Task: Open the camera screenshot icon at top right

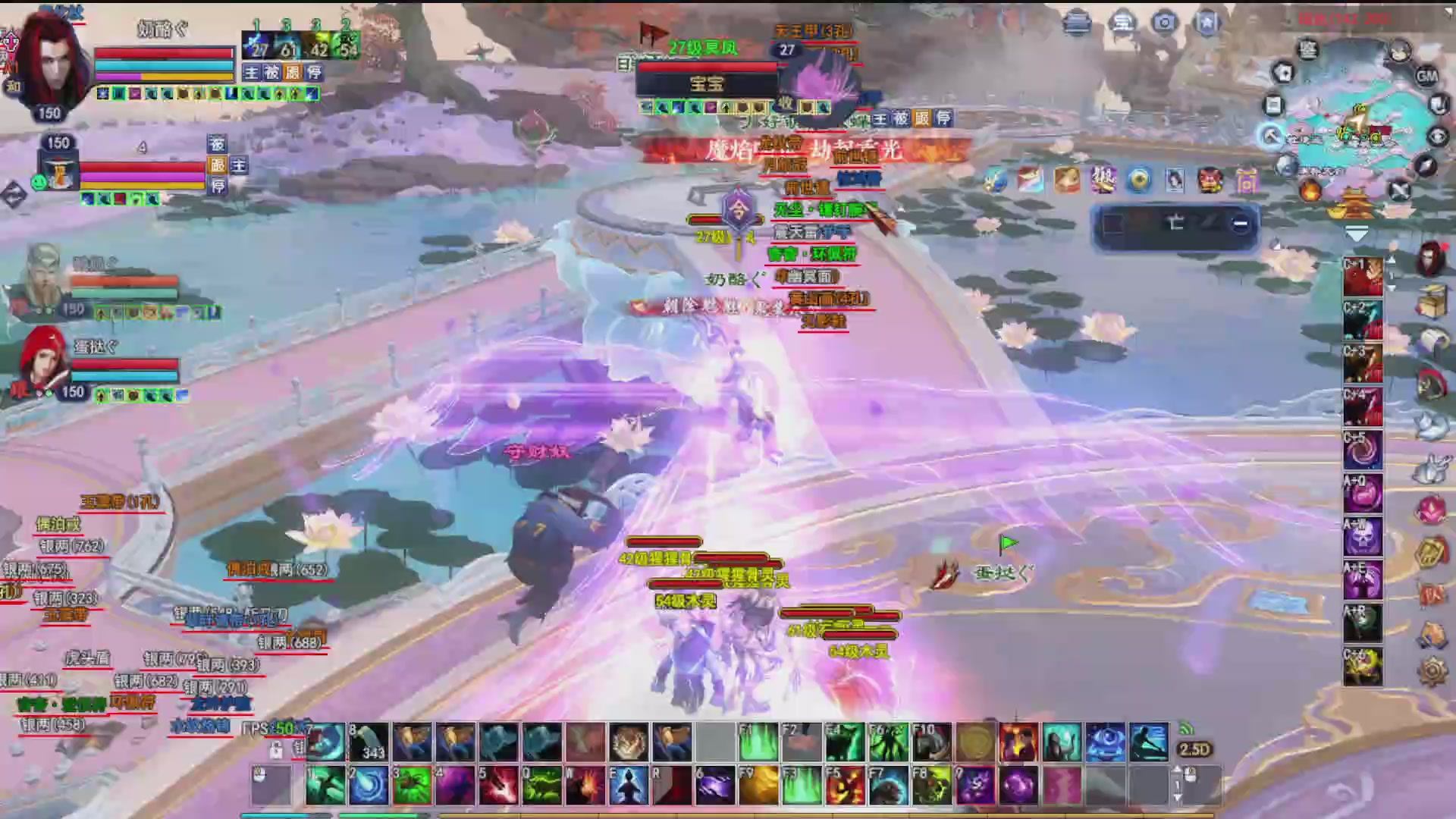Action: [1163, 23]
